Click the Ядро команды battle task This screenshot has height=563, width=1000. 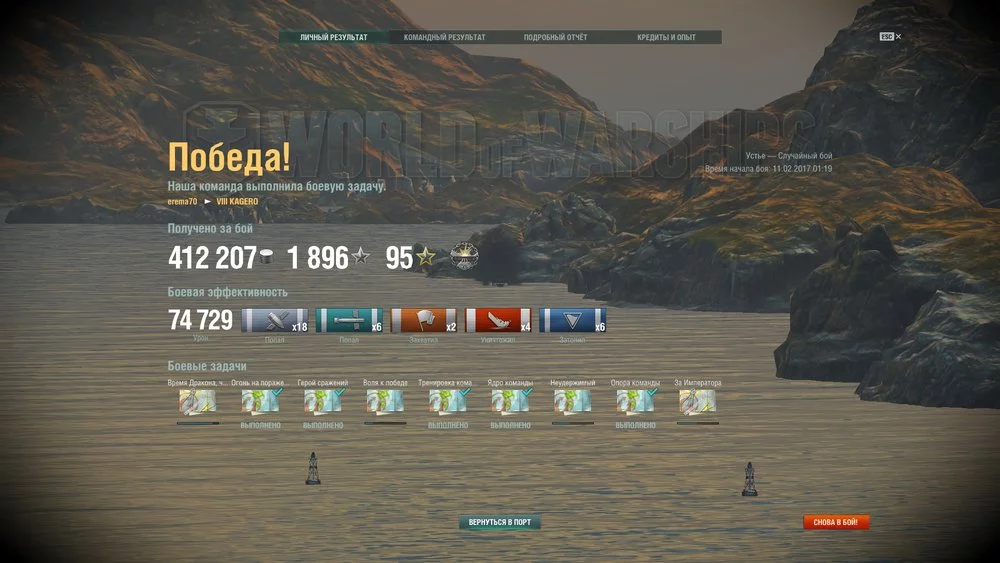click(x=510, y=402)
